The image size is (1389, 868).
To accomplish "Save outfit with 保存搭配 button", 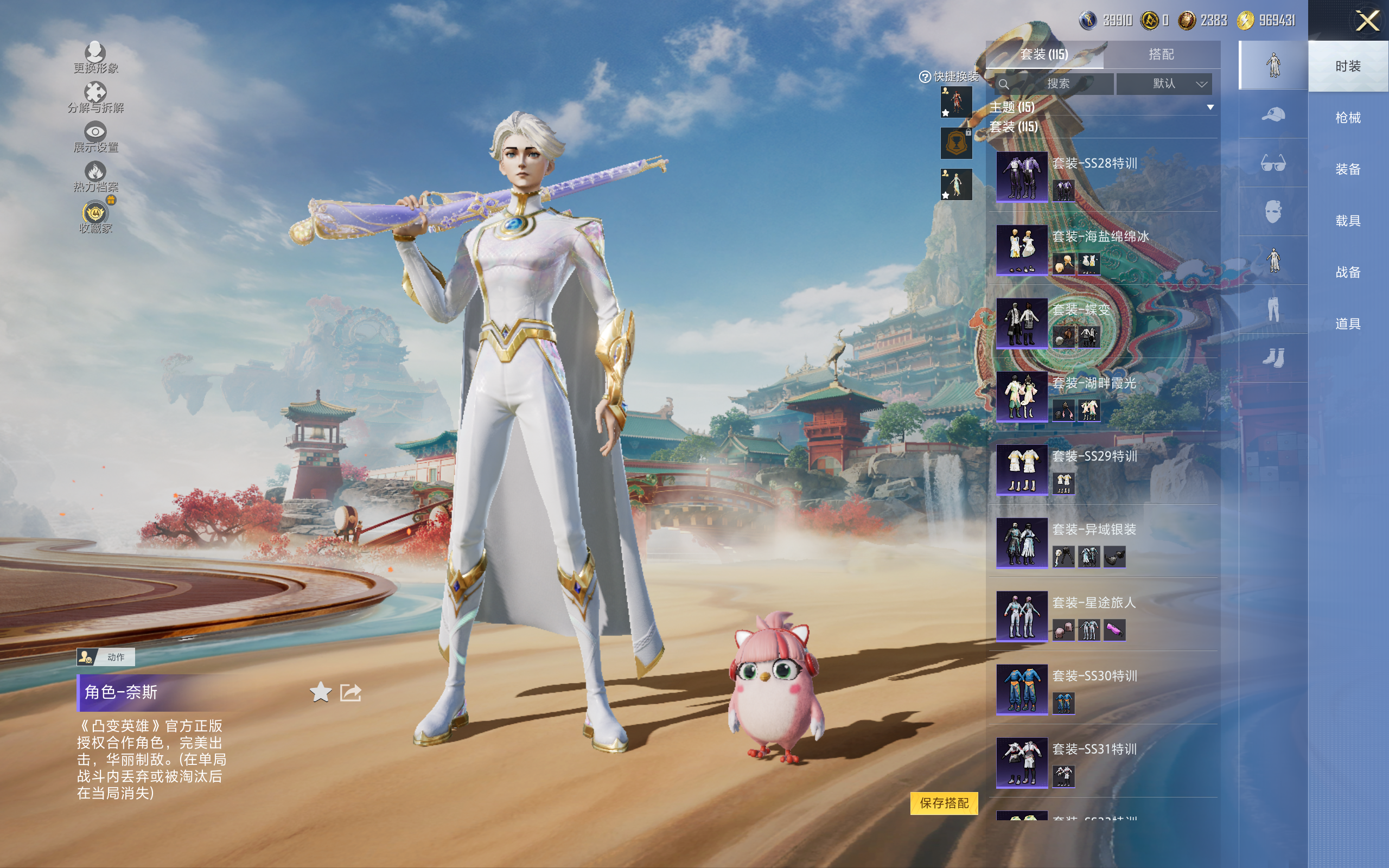I will [944, 802].
